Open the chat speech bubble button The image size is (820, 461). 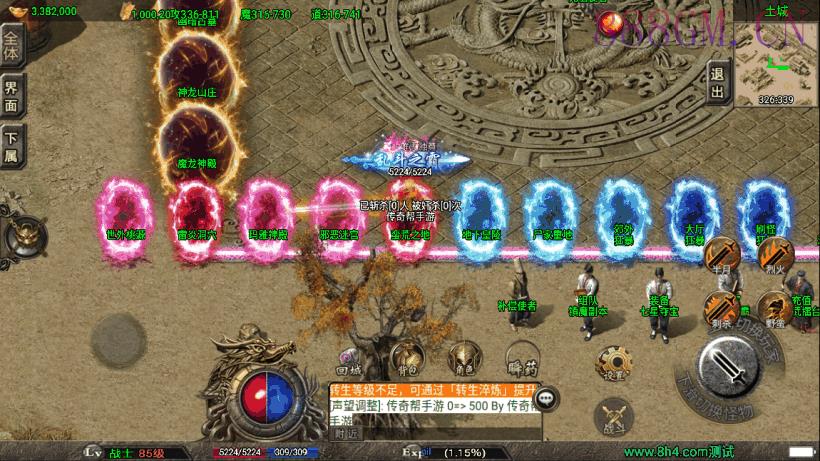pyautogui.click(x=546, y=399)
